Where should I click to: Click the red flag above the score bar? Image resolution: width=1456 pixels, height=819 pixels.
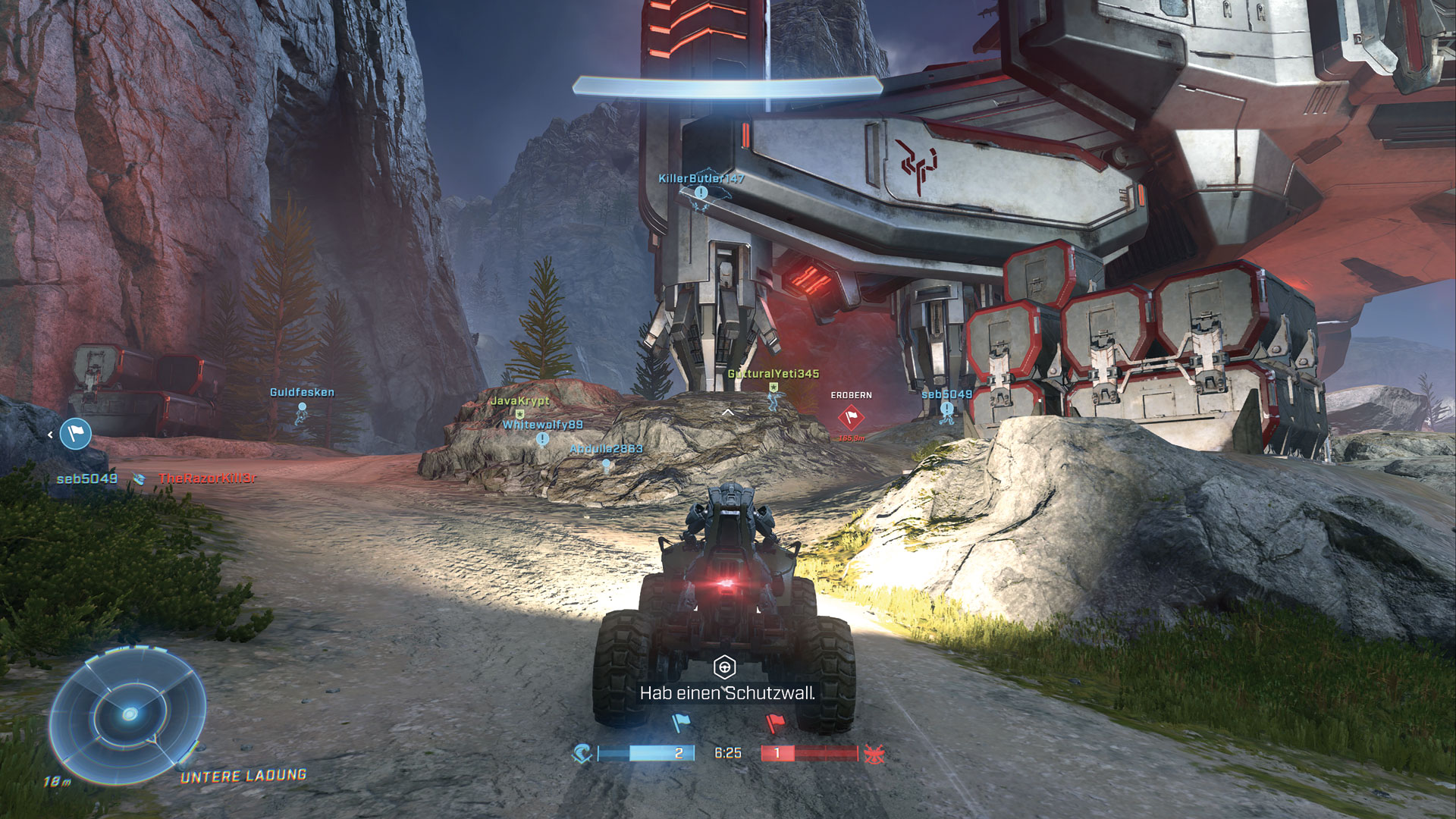coord(775,723)
